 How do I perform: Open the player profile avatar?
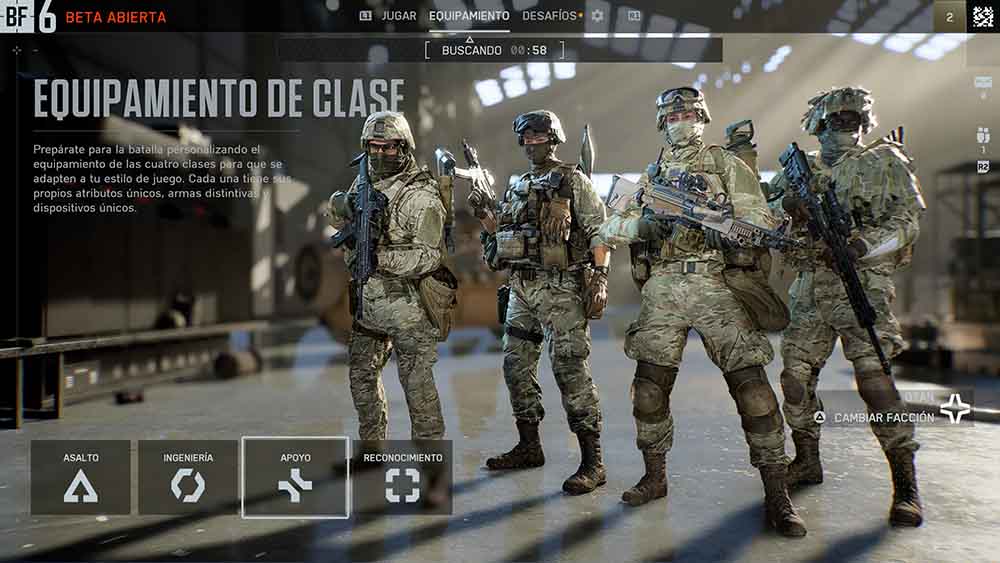982,16
